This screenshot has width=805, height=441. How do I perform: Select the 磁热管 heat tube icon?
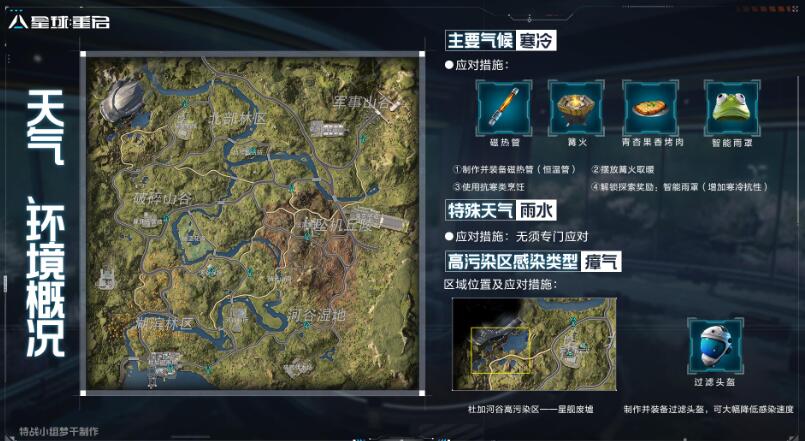coord(502,105)
